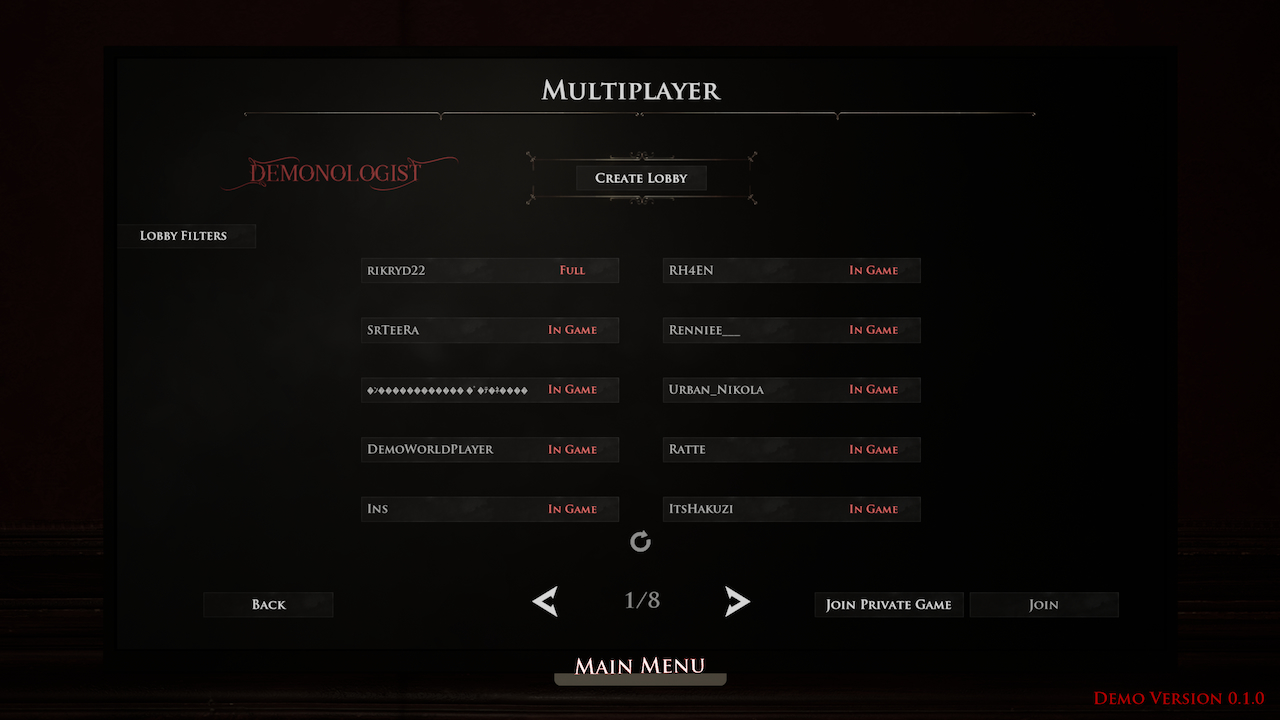Select the ItsHakuzi lobby

[x=791, y=508]
